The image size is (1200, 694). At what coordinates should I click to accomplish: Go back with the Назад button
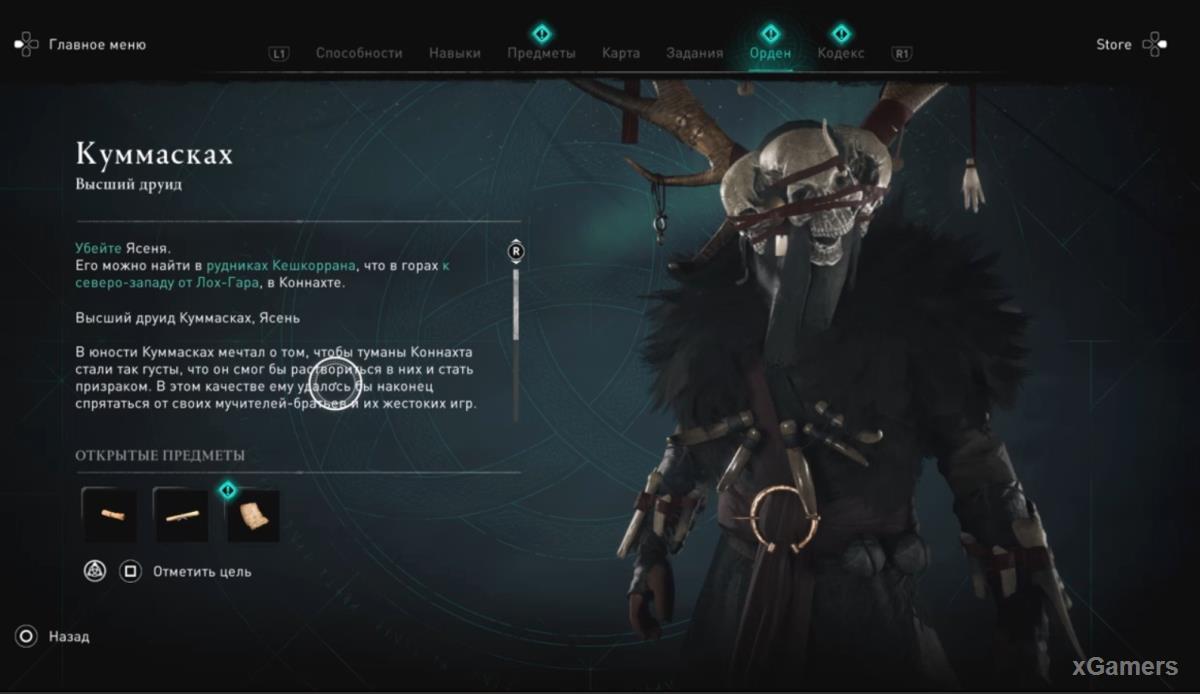[68, 636]
